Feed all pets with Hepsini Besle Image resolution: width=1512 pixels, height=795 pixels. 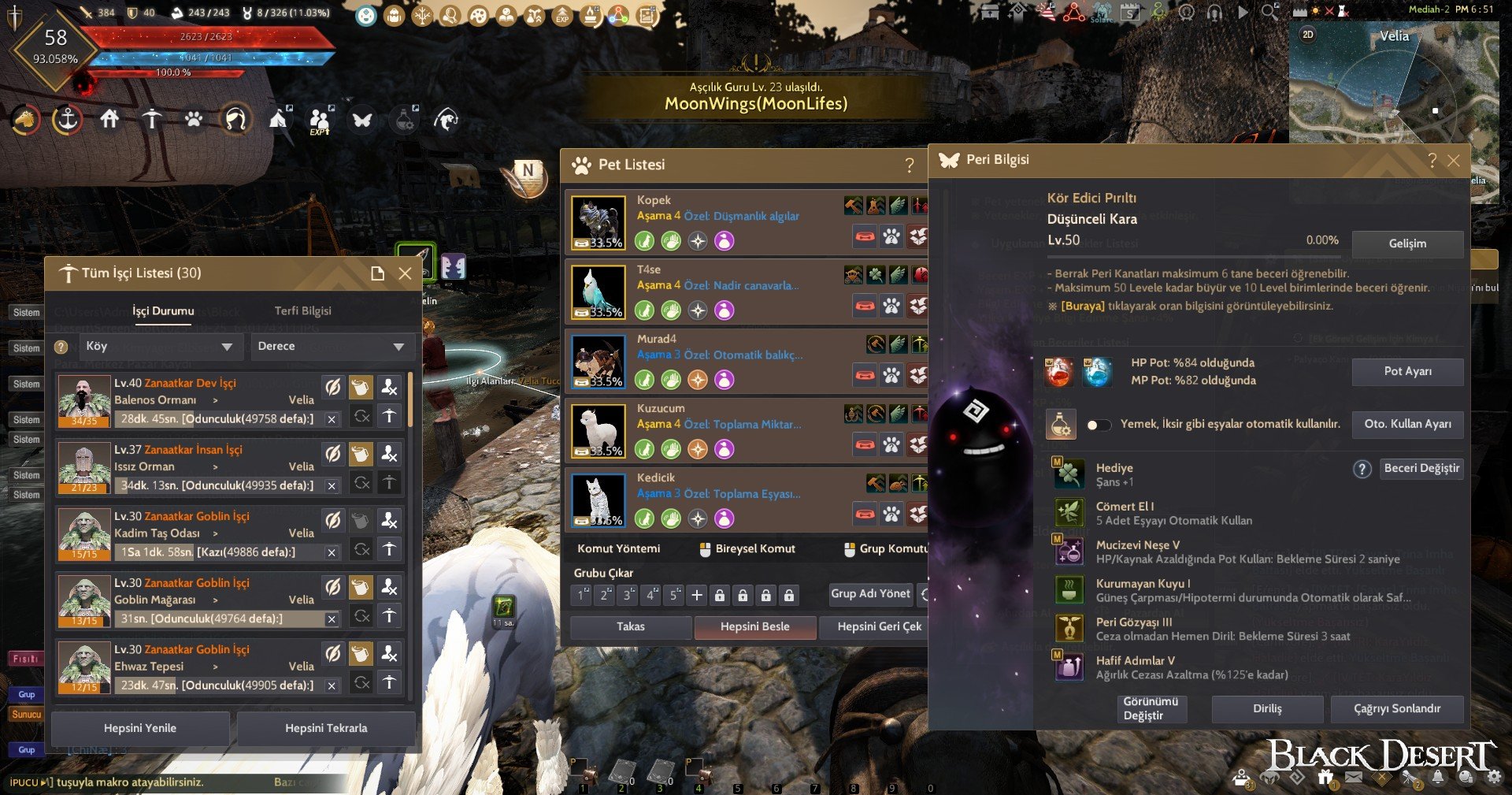pos(754,627)
